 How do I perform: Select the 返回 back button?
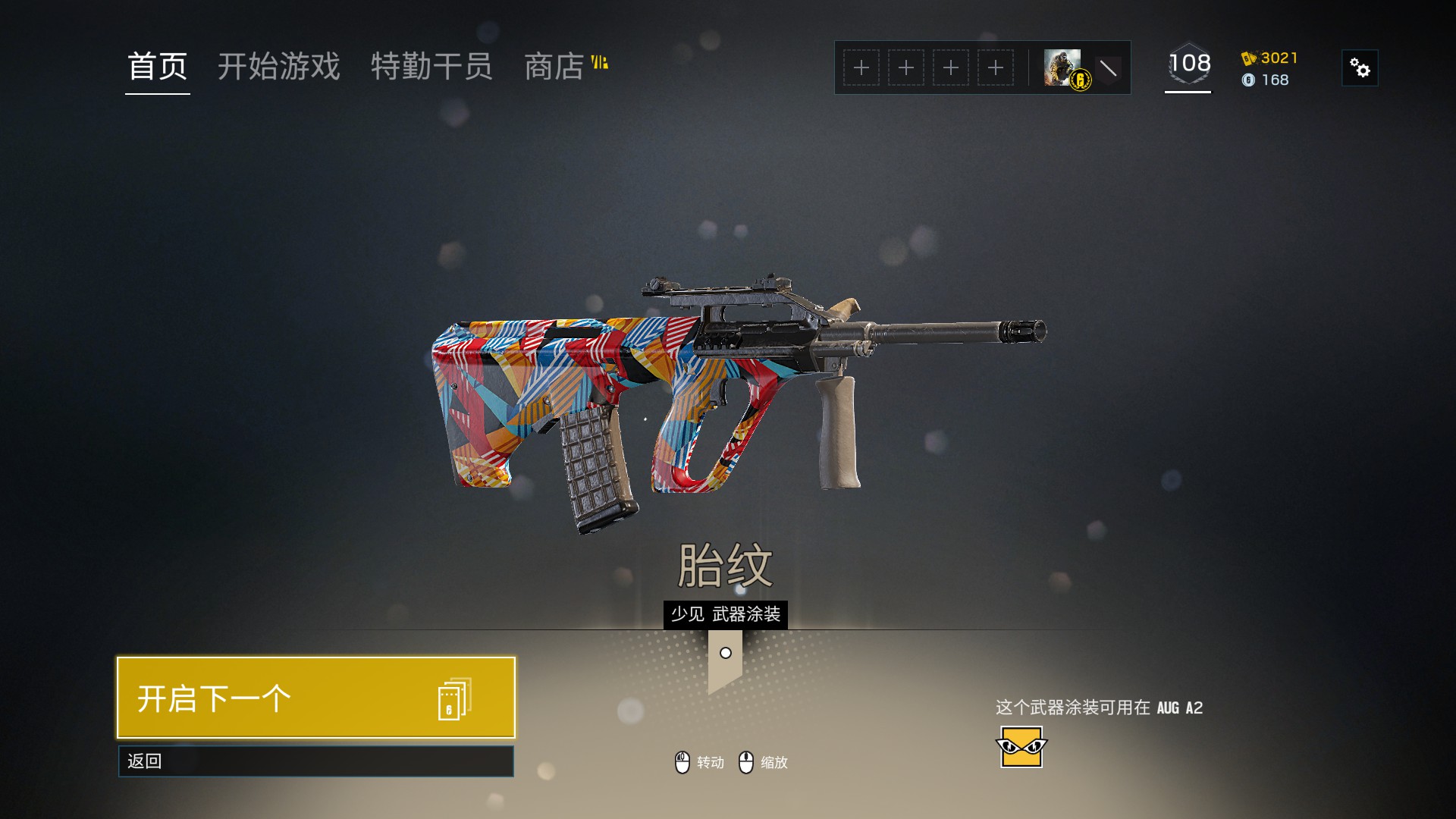[316, 761]
